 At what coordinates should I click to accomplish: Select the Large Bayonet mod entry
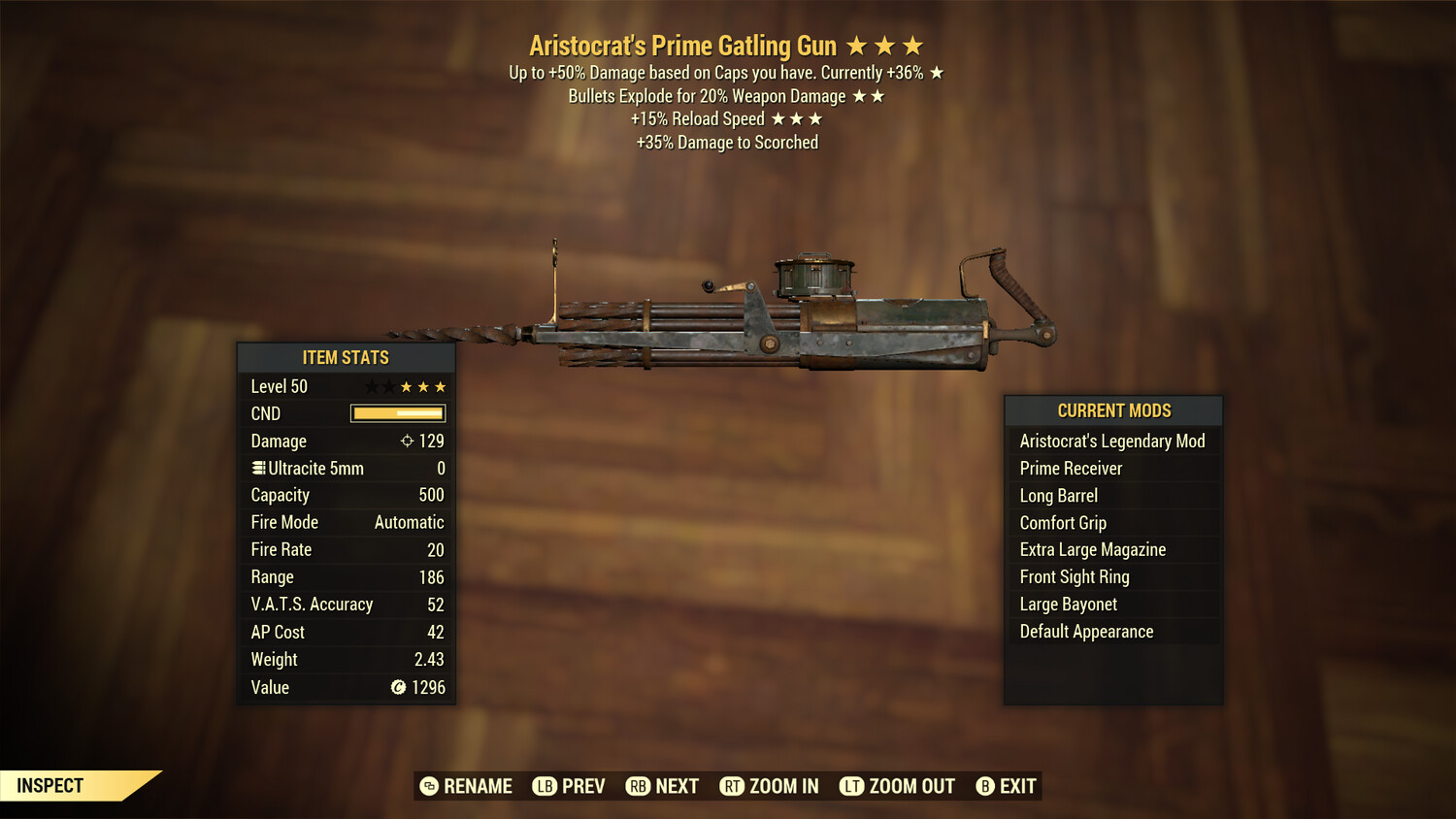click(1067, 604)
